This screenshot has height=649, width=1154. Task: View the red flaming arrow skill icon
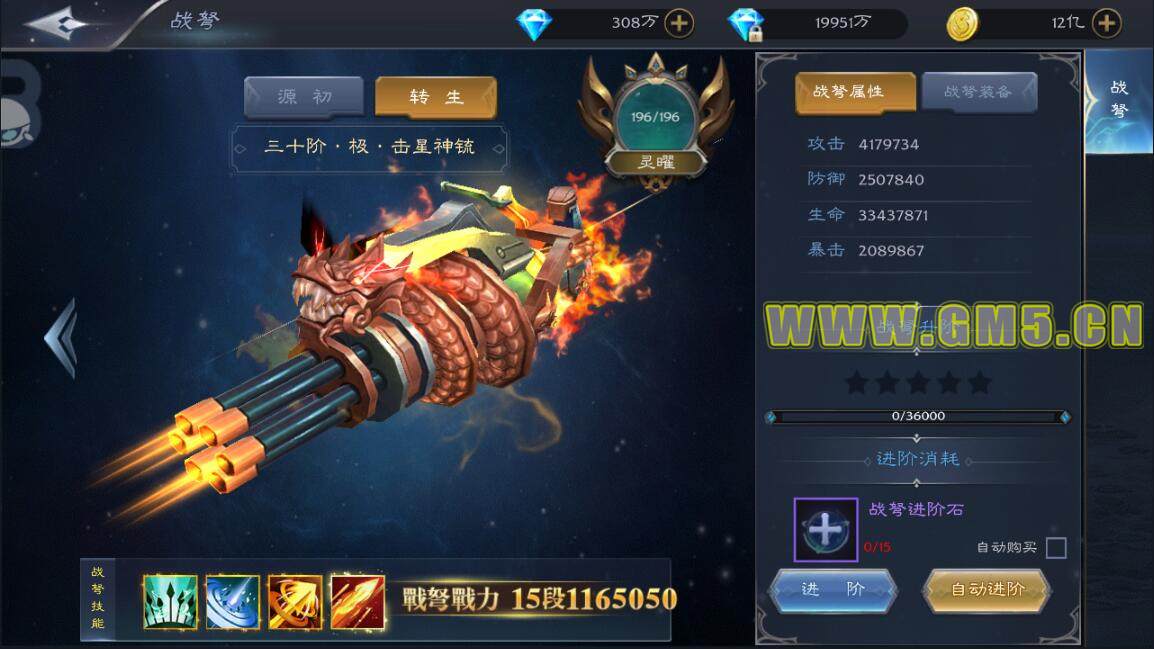point(357,601)
